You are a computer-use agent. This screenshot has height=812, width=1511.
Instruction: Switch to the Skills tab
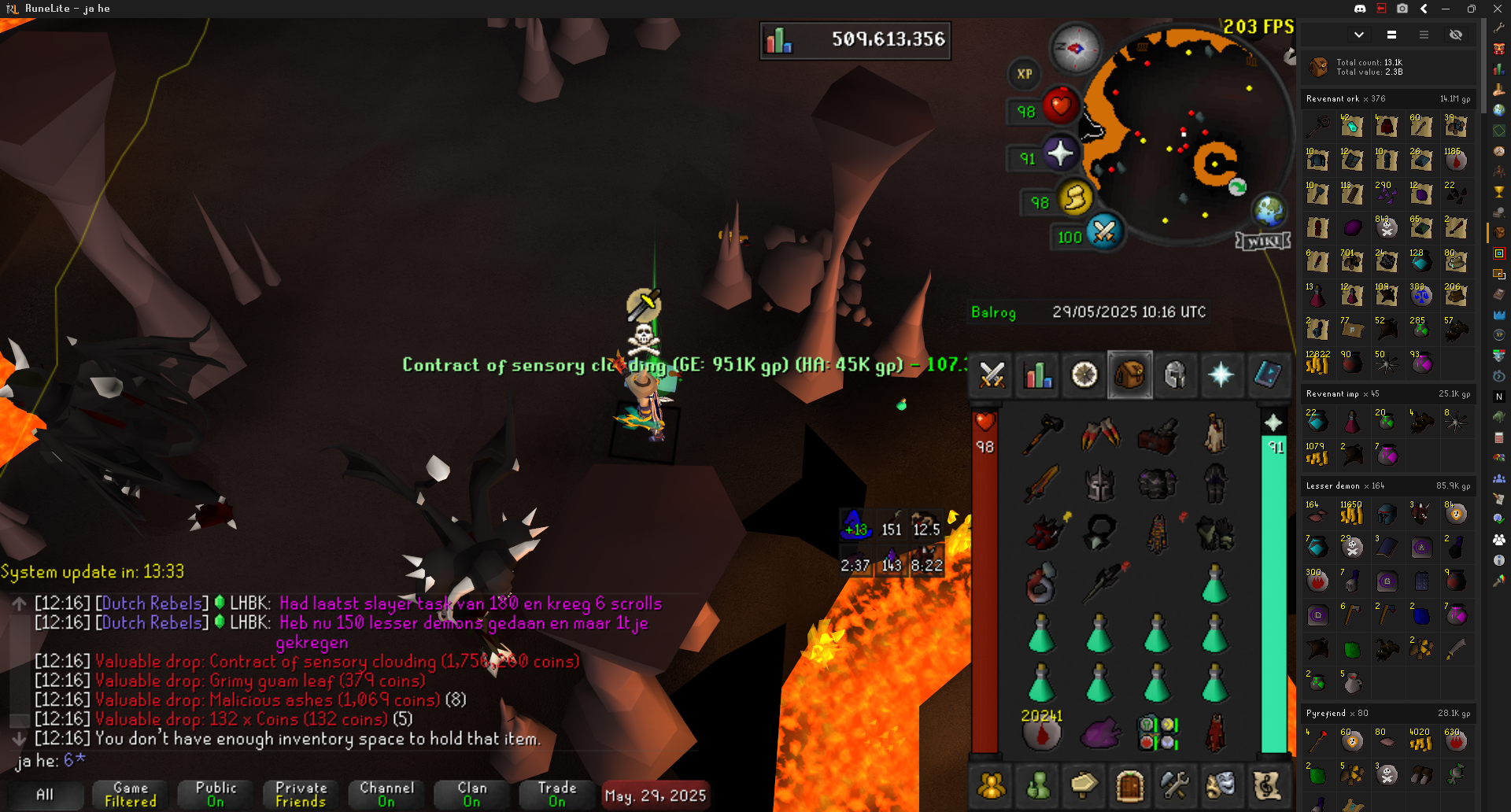pyautogui.click(x=1038, y=375)
